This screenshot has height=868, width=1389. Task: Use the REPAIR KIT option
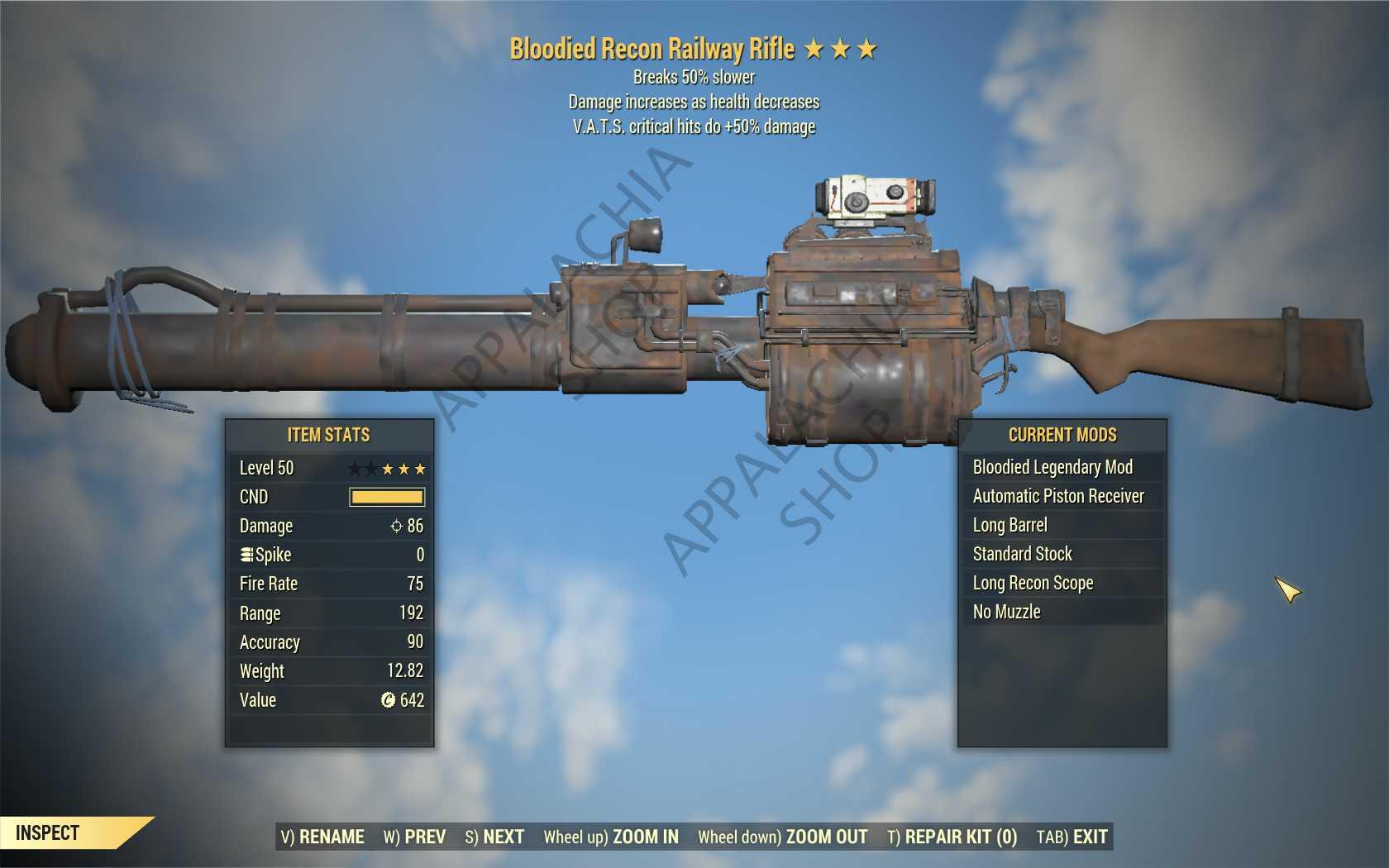952,837
